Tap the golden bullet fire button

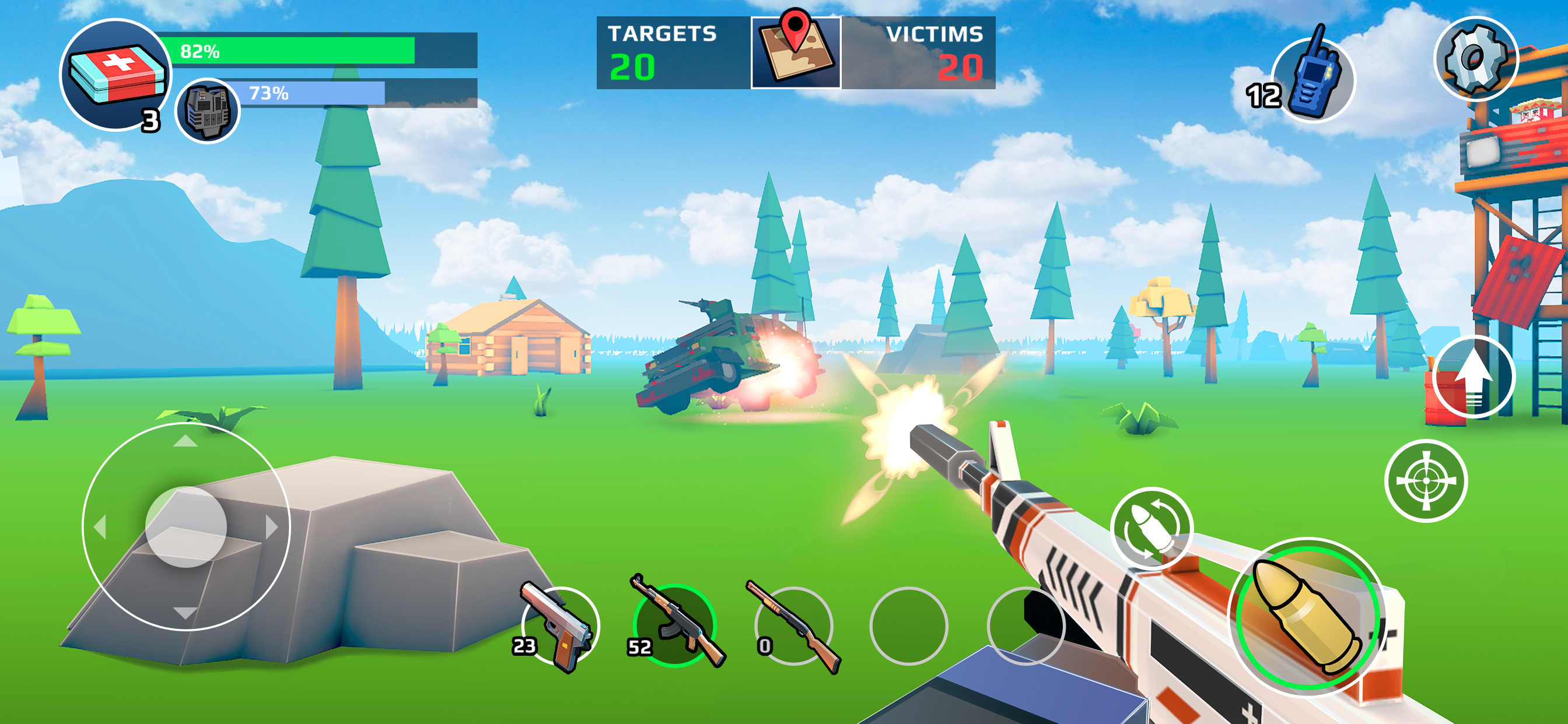[x=1306, y=617]
